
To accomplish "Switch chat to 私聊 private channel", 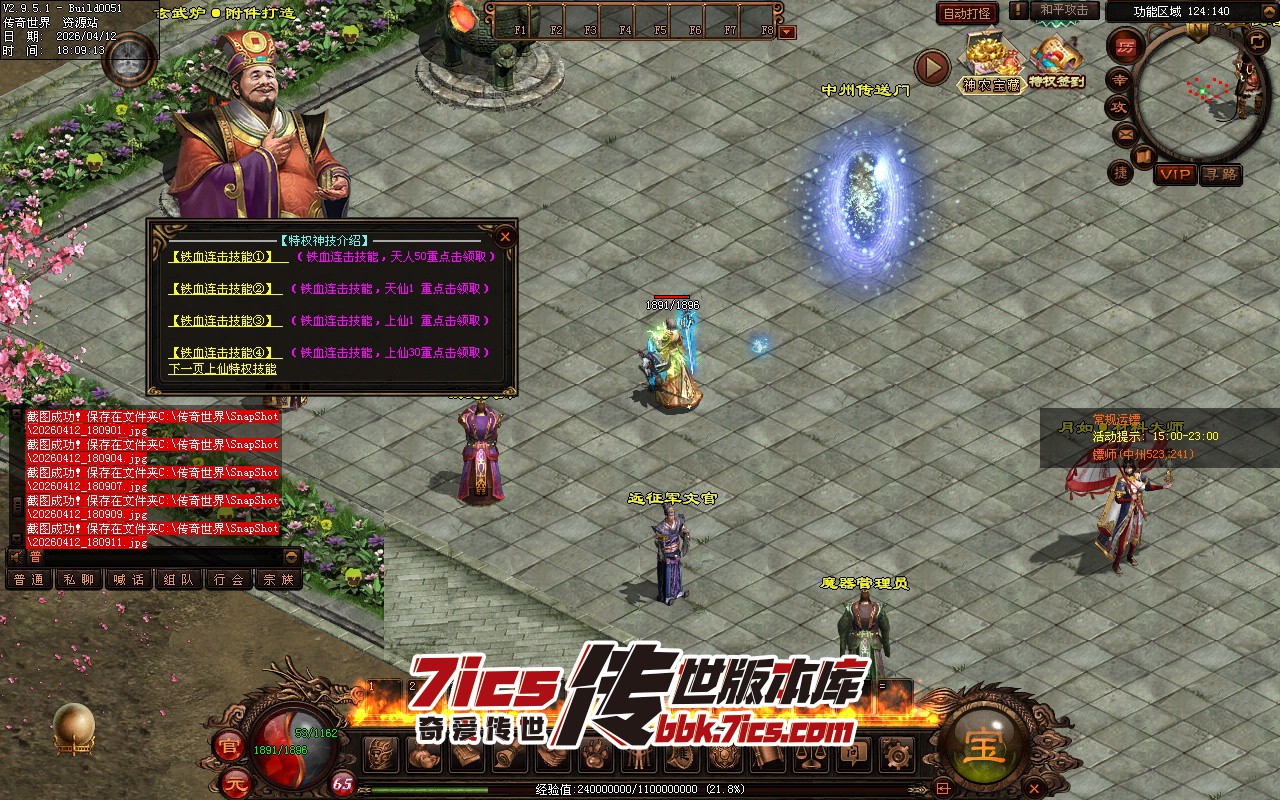I will [x=79, y=579].
